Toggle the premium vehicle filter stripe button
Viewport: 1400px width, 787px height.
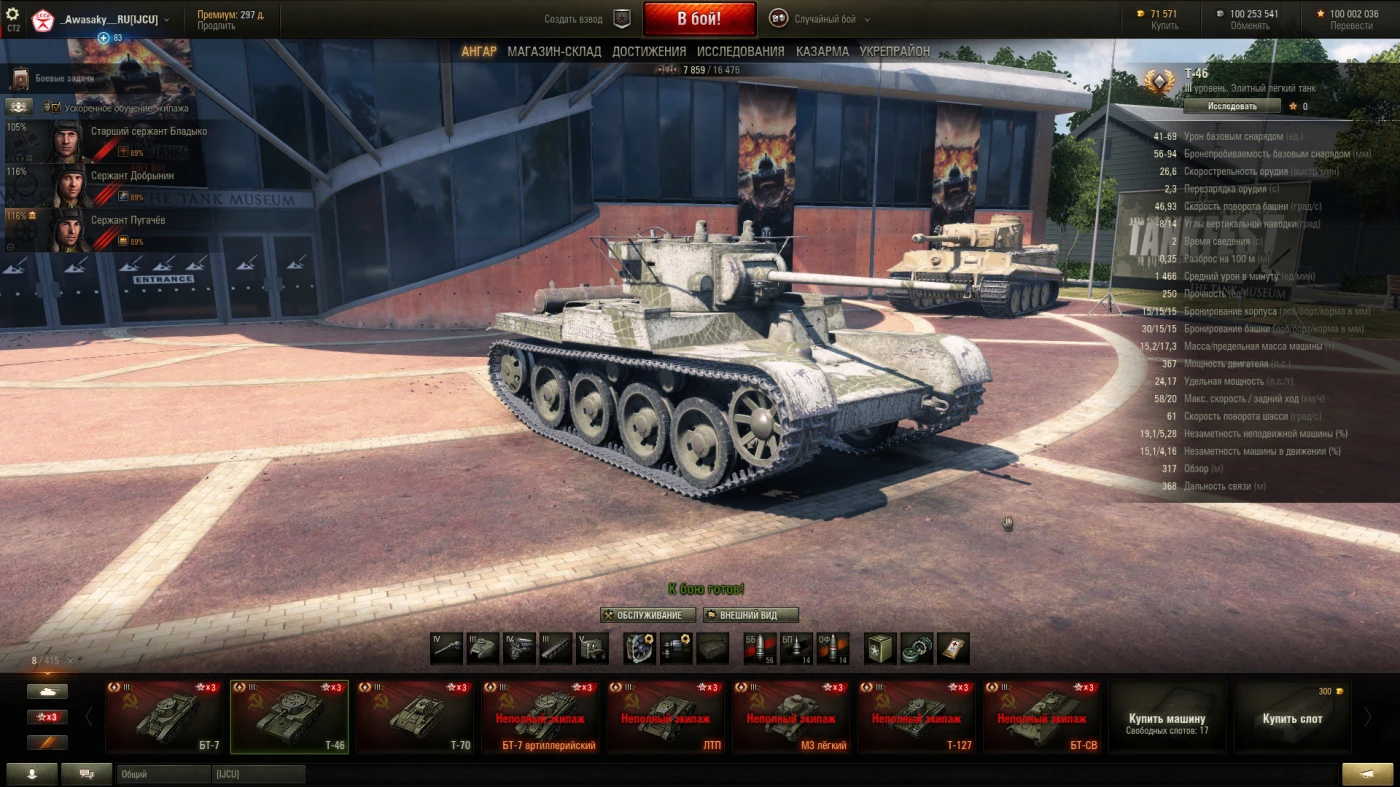pos(47,742)
